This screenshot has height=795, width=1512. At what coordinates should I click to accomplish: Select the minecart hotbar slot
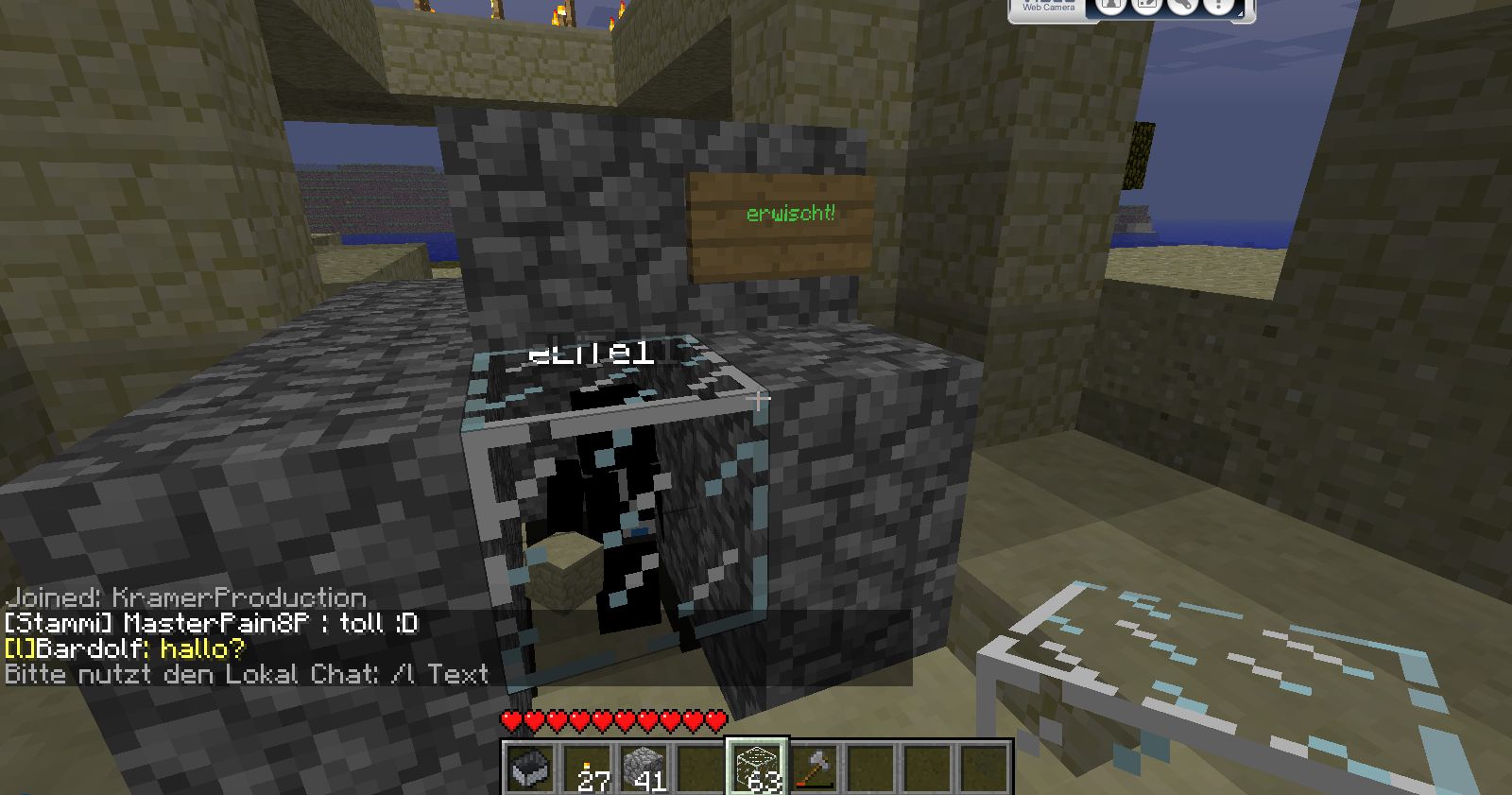pyautogui.click(x=530, y=767)
